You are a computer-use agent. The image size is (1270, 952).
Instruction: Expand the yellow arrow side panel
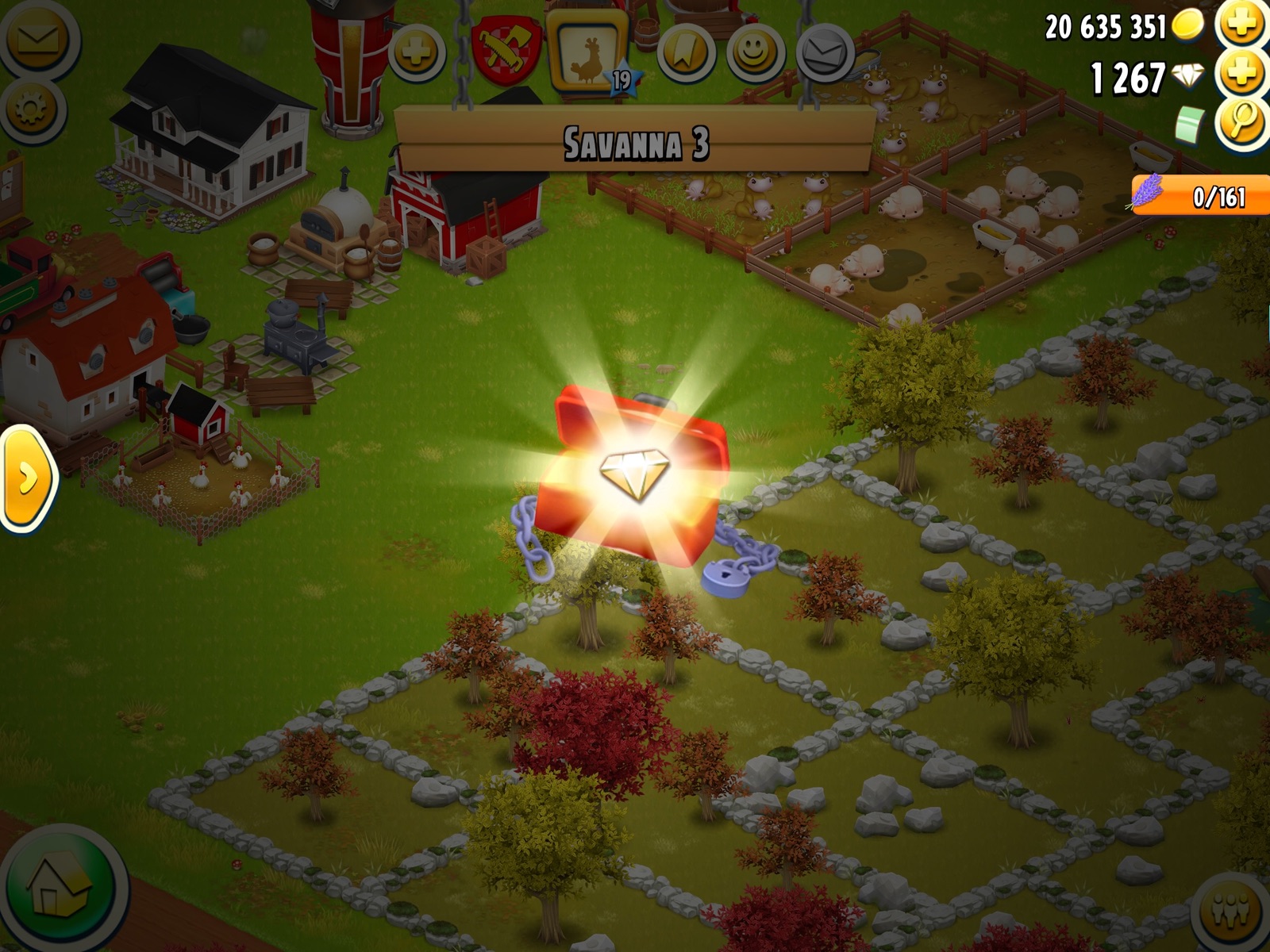point(26,478)
